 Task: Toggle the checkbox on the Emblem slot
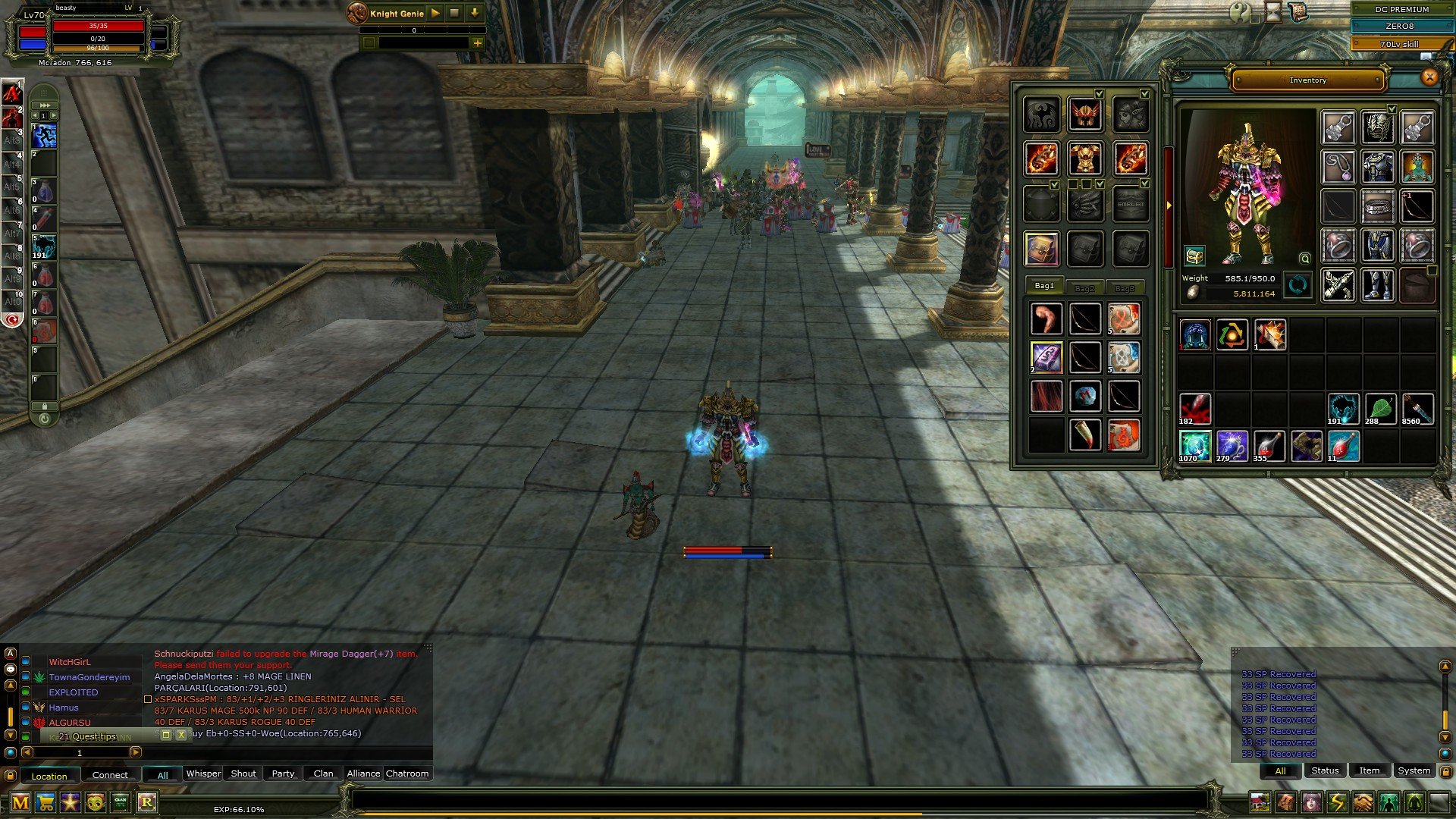[1144, 184]
